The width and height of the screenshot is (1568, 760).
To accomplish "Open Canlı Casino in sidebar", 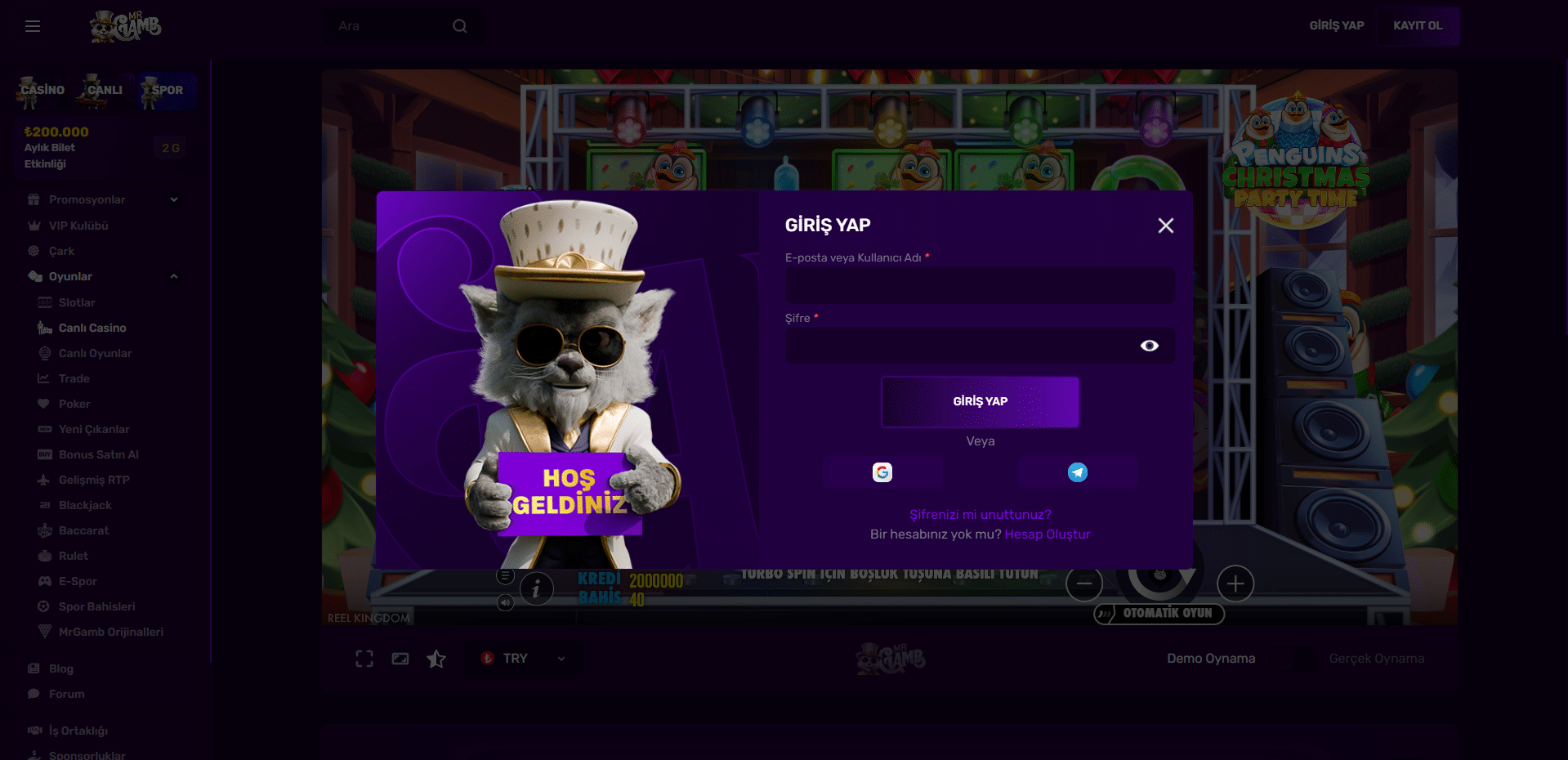I will click(x=92, y=329).
